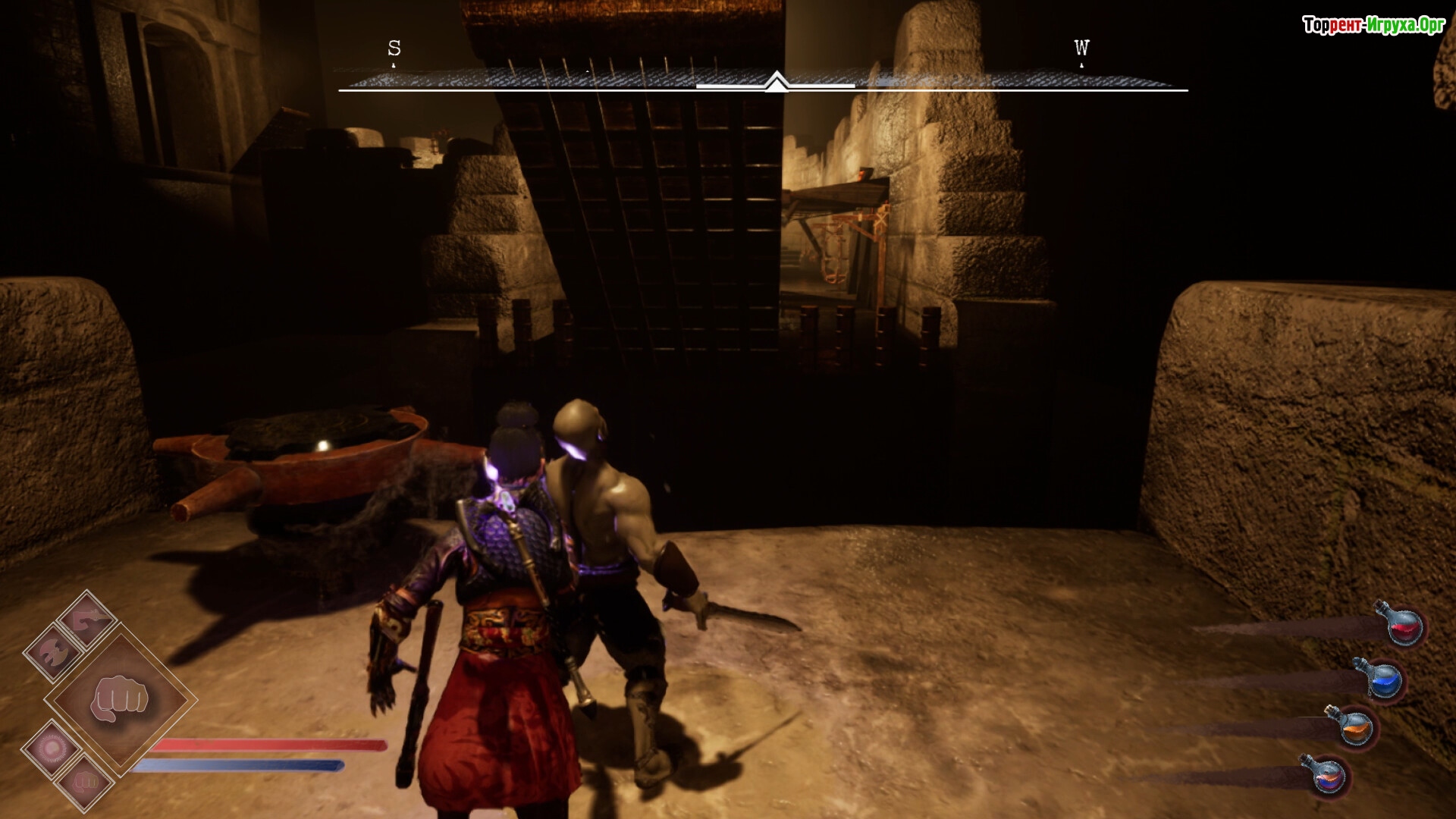This screenshot has width=1456, height=819.
Task: Select the large fist attack icon
Action: coord(120,699)
